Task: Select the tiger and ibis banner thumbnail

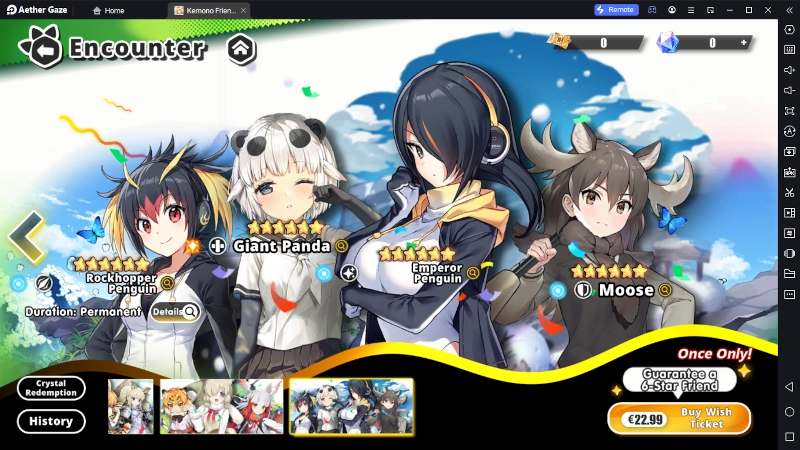Action: point(222,406)
